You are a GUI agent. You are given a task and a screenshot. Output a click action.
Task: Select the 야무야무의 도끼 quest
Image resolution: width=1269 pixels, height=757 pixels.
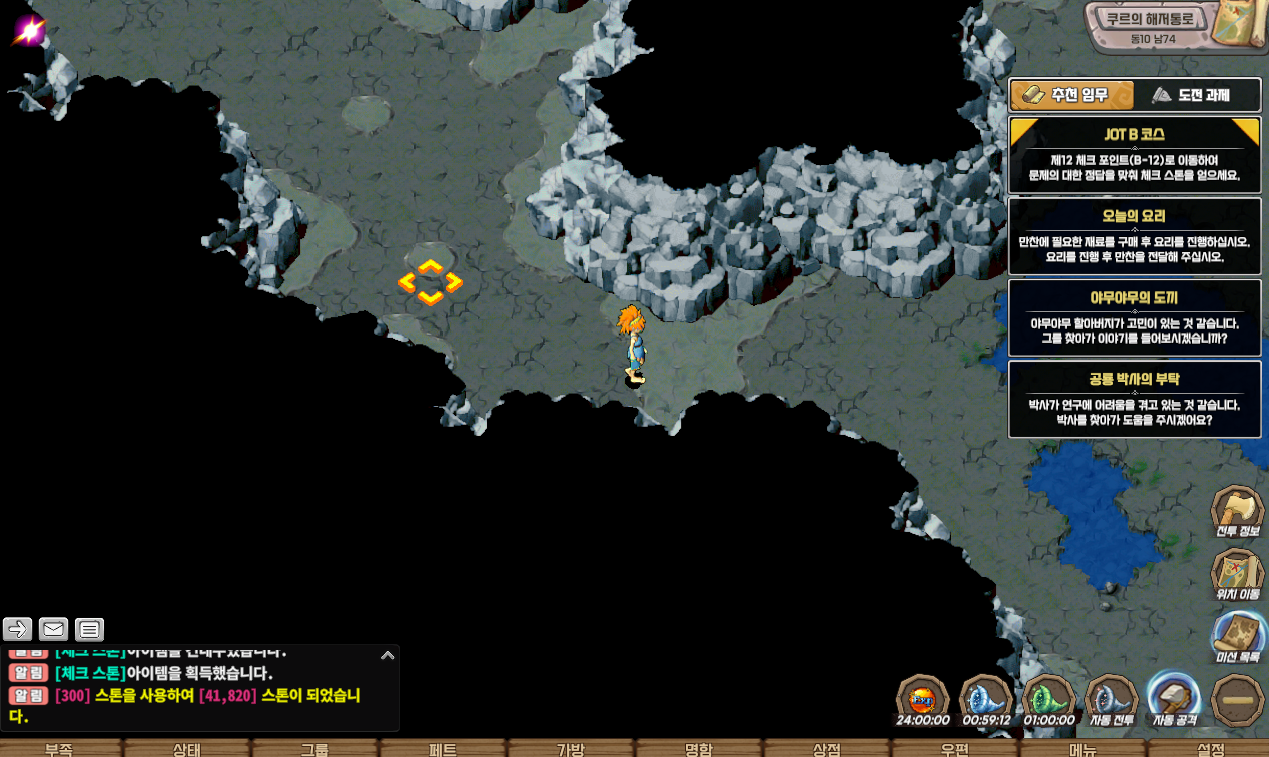coord(1134,318)
